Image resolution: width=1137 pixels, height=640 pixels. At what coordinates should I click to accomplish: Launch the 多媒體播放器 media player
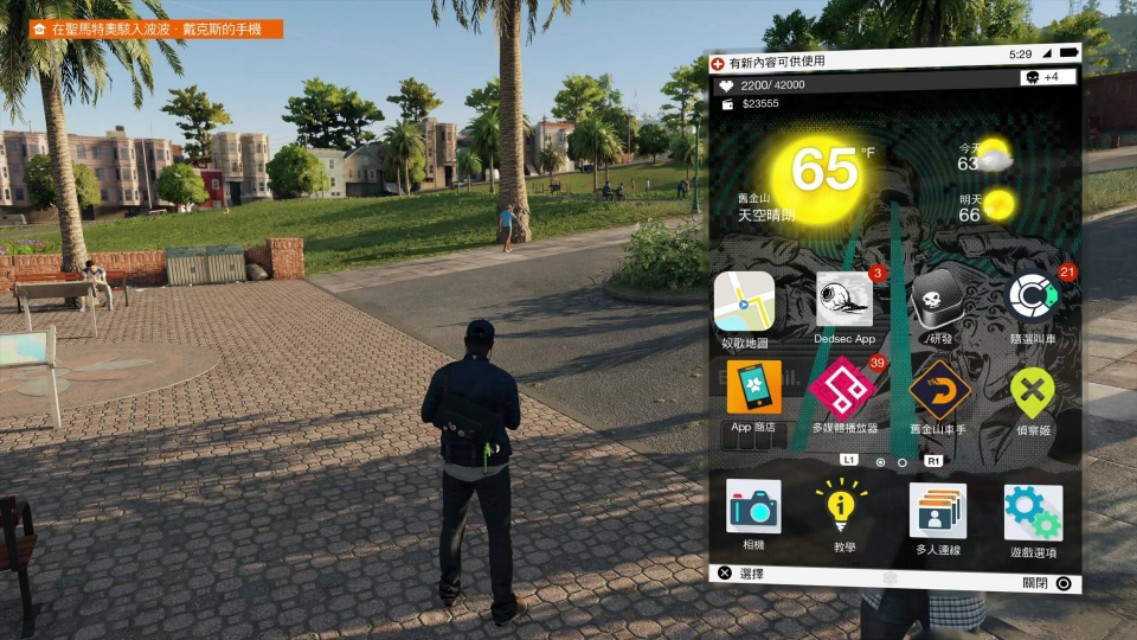(x=843, y=388)
